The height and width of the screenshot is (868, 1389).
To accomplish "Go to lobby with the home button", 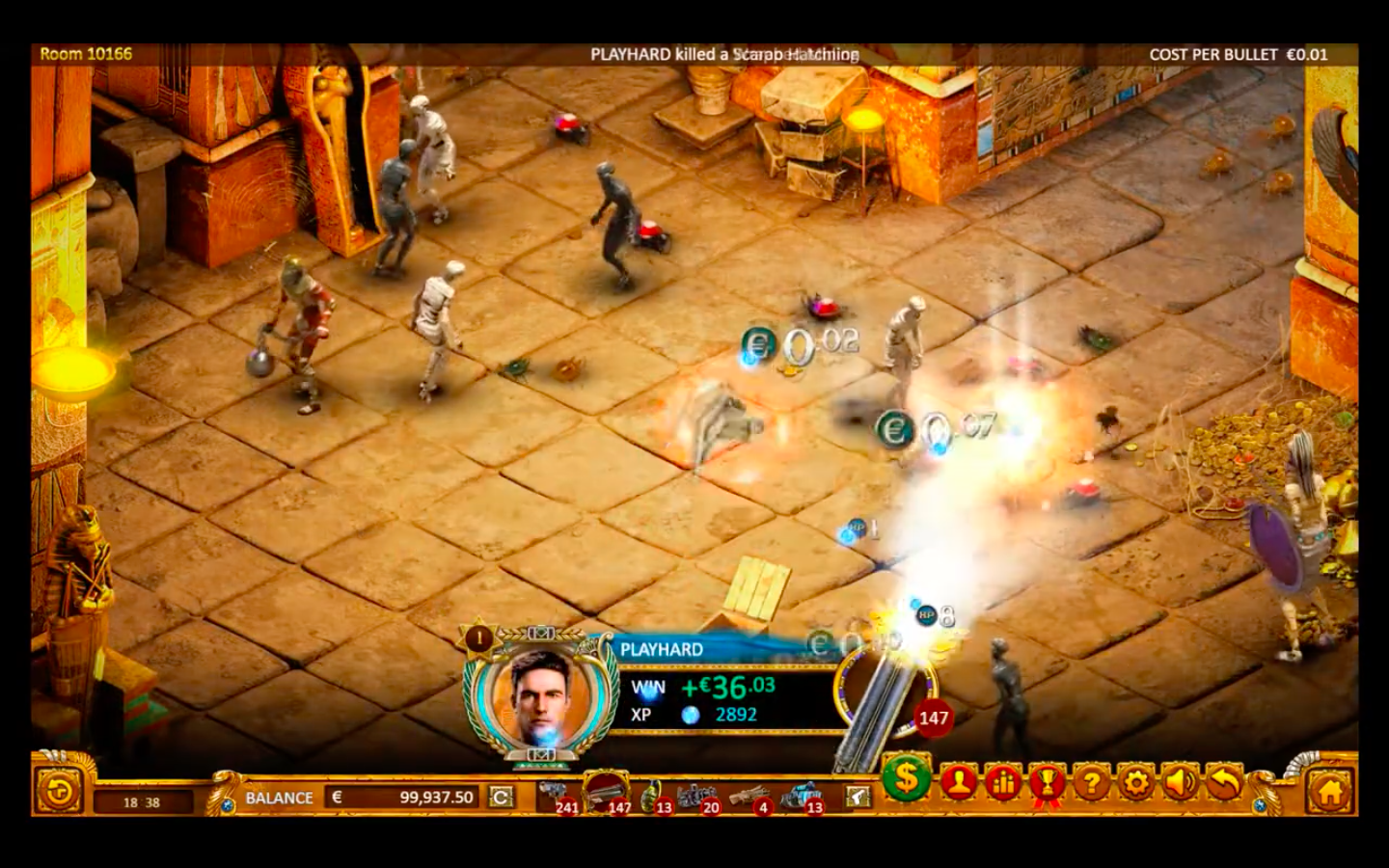I will click(x=1329, y=793).
